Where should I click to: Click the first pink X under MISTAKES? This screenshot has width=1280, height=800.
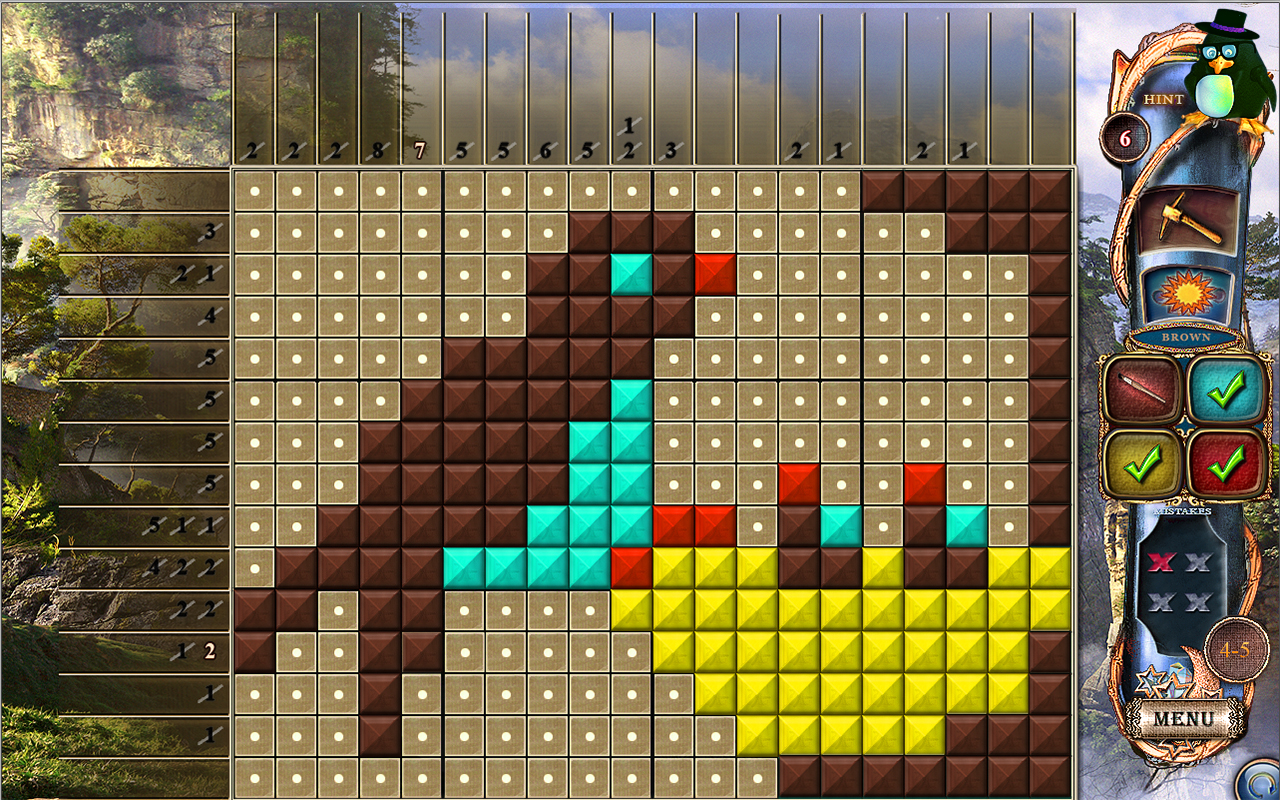1160,563
